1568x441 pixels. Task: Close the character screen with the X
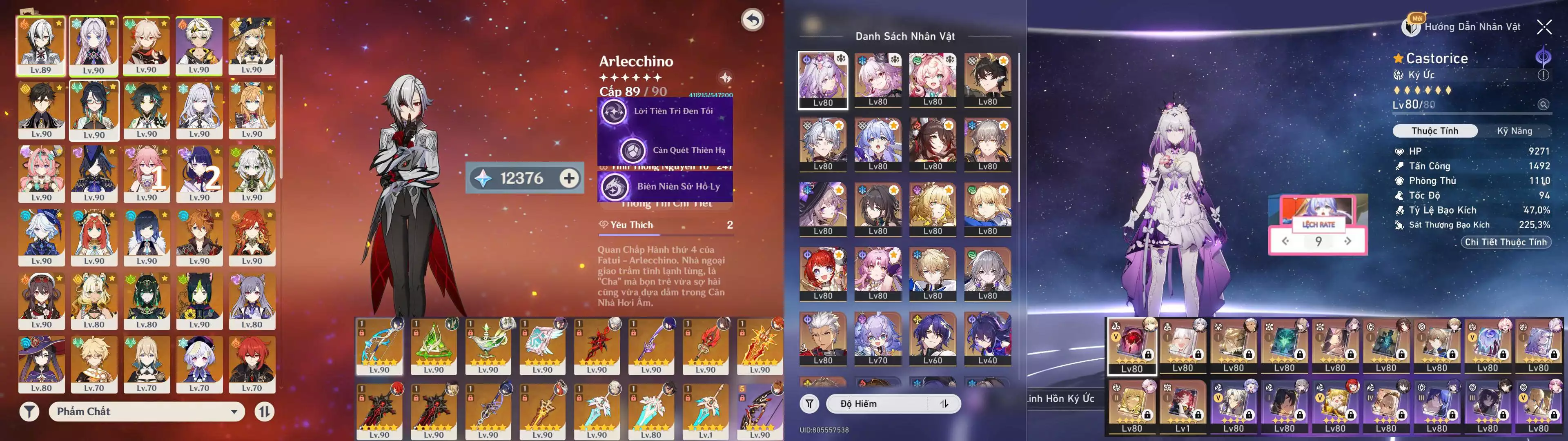coord(1543,27)
